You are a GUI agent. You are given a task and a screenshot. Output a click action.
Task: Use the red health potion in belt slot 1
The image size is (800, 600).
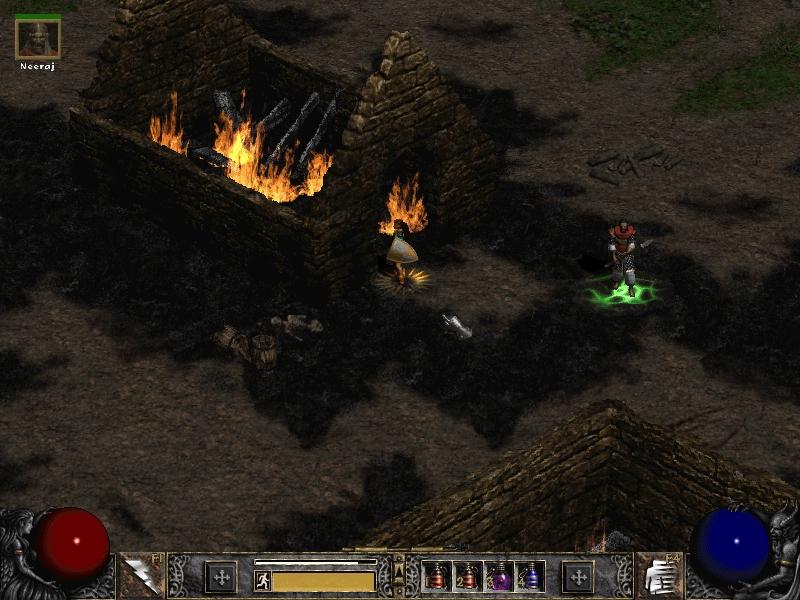pos(438,576)
